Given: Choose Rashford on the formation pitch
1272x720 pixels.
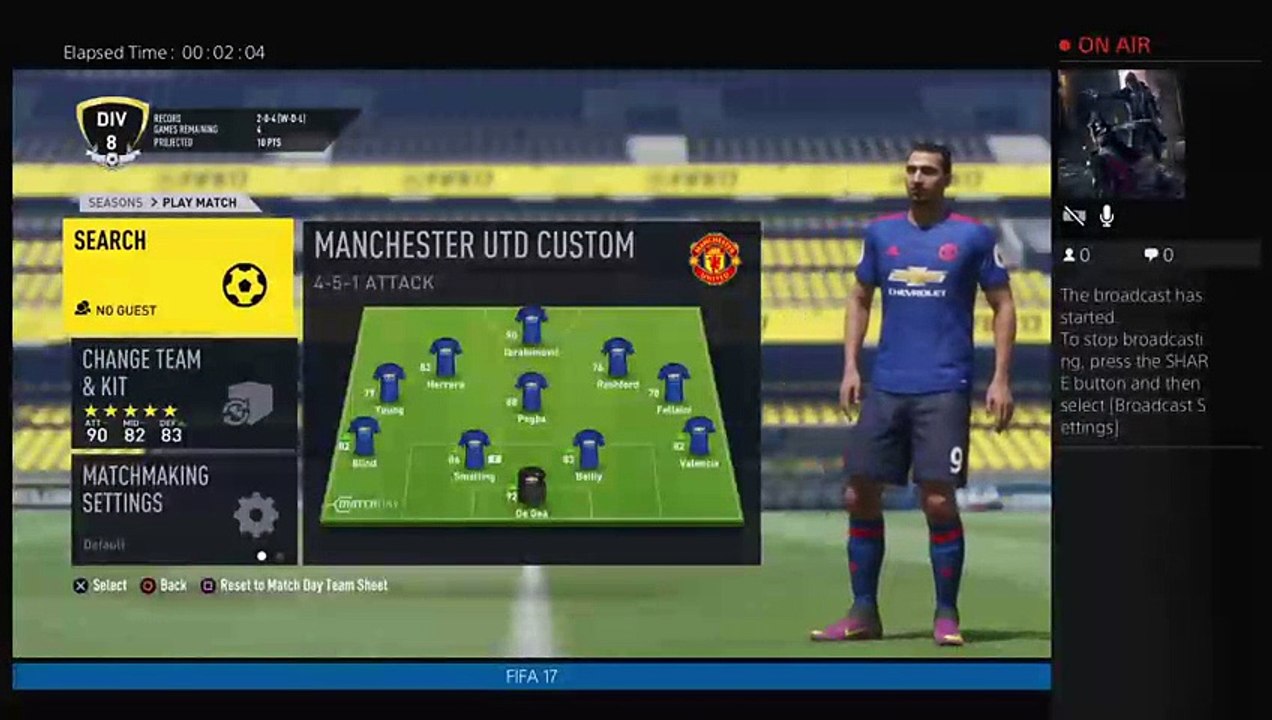Looking at the screenshot, I should click(x=618, y=357).
